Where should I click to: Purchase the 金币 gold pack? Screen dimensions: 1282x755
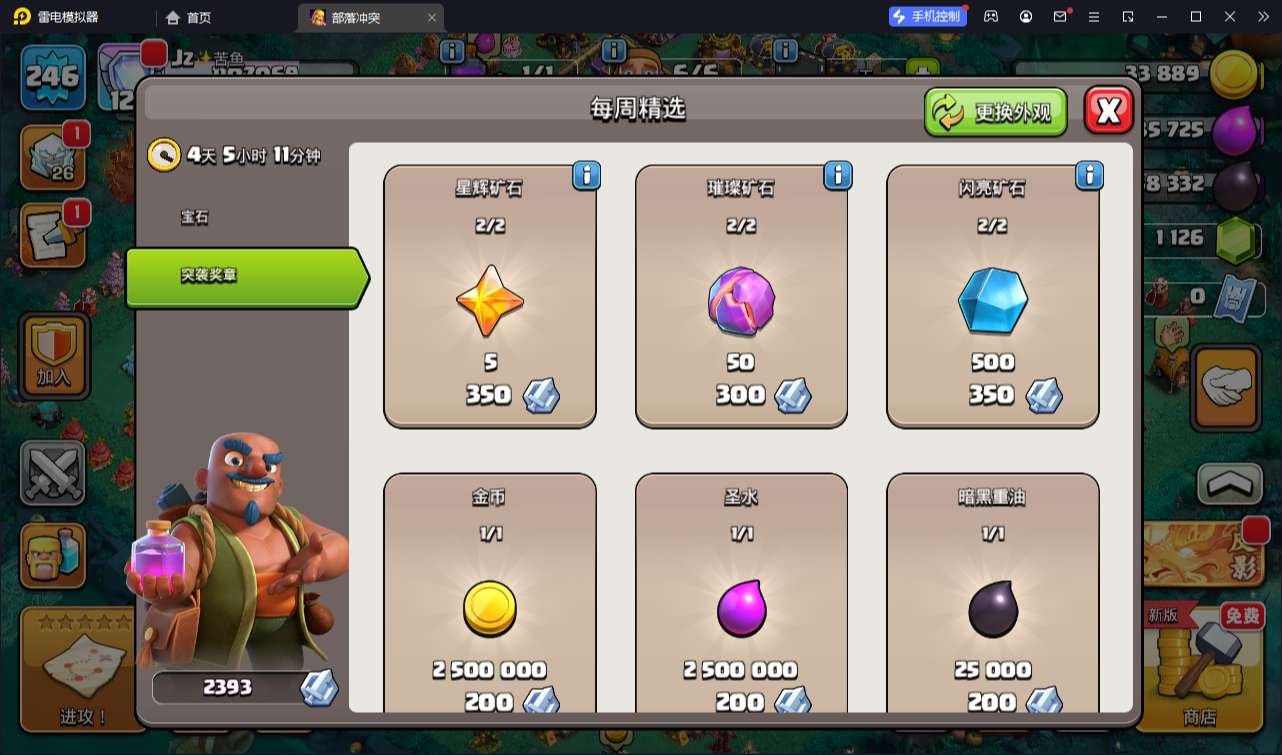pos(490,600)
